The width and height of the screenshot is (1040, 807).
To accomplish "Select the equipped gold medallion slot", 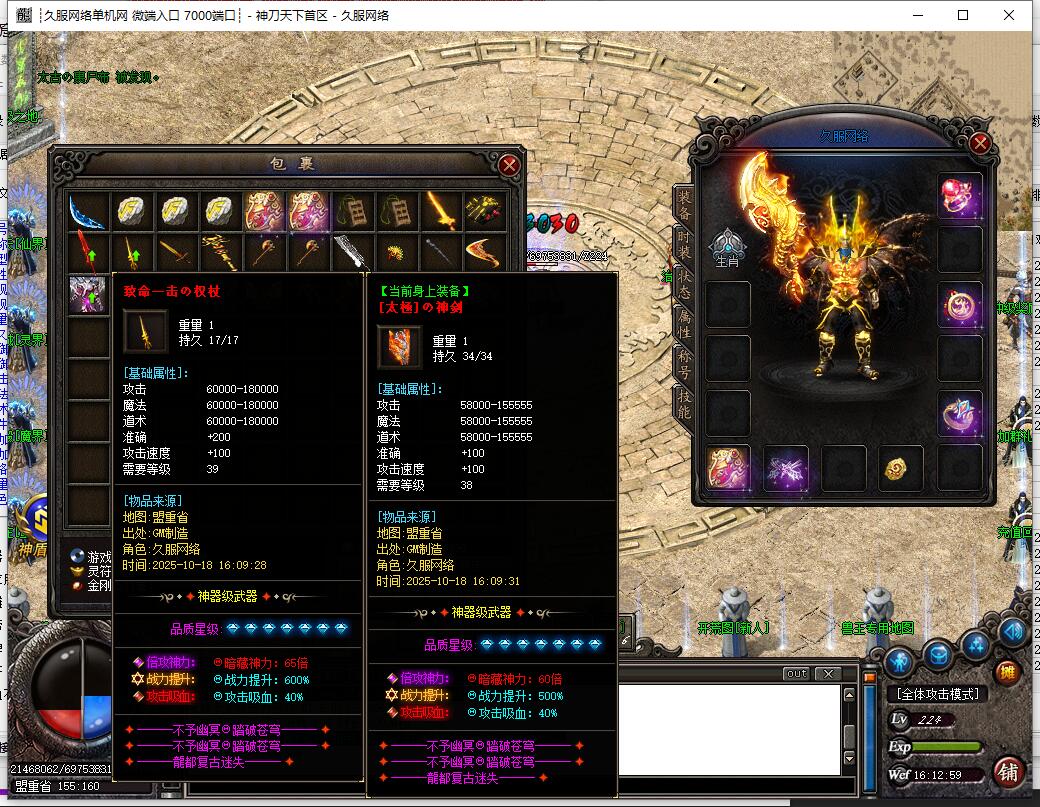I will click(x=901, y=468).
